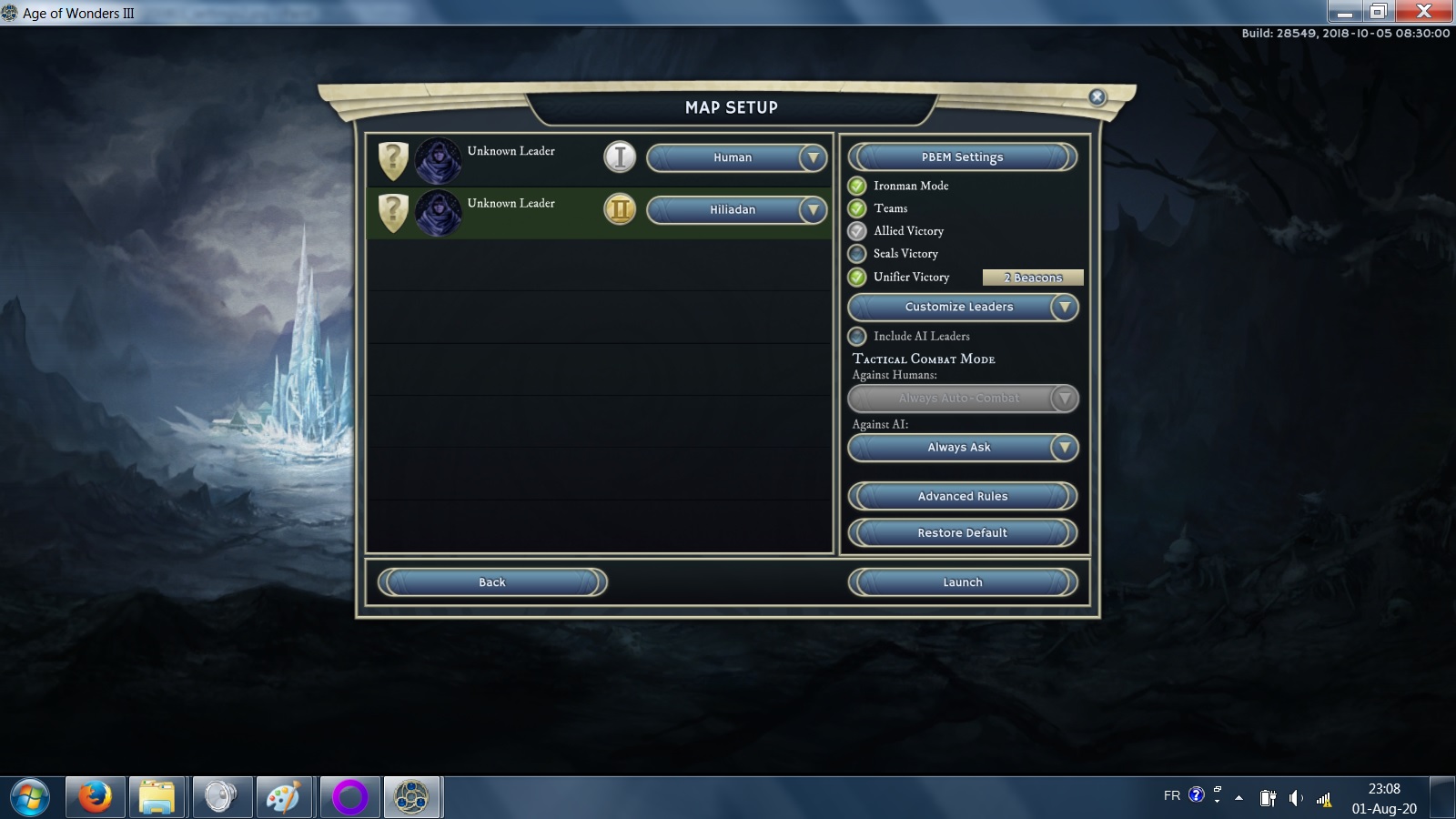Screen dimensions: 1456x819
Task: Toggle the Teams checkbox
Action: (857, 208)
